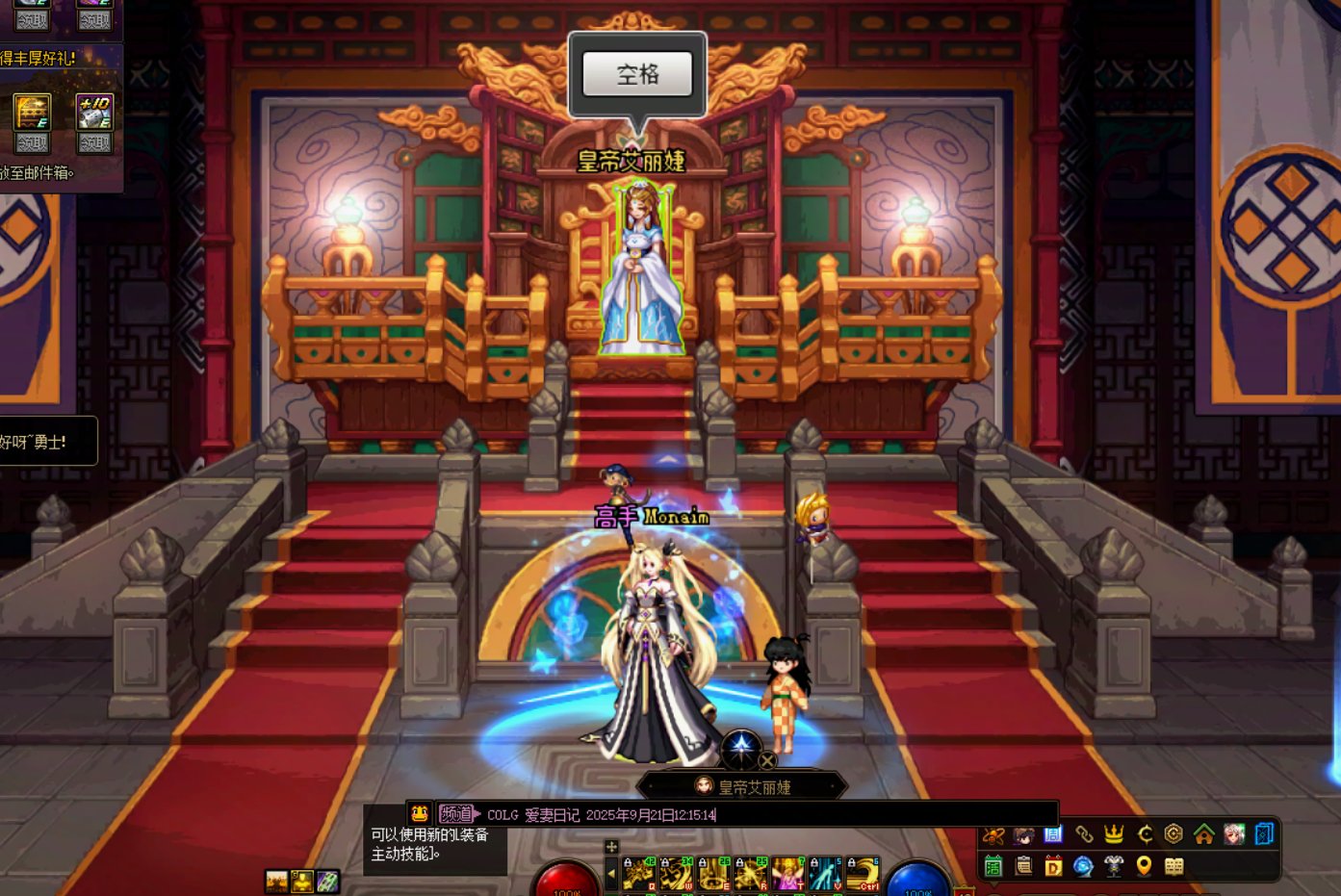The height and width of the screenshot is (896, 1341).
Task: Open the white-haired girl portrait icon
Action: coord(1234,834)
